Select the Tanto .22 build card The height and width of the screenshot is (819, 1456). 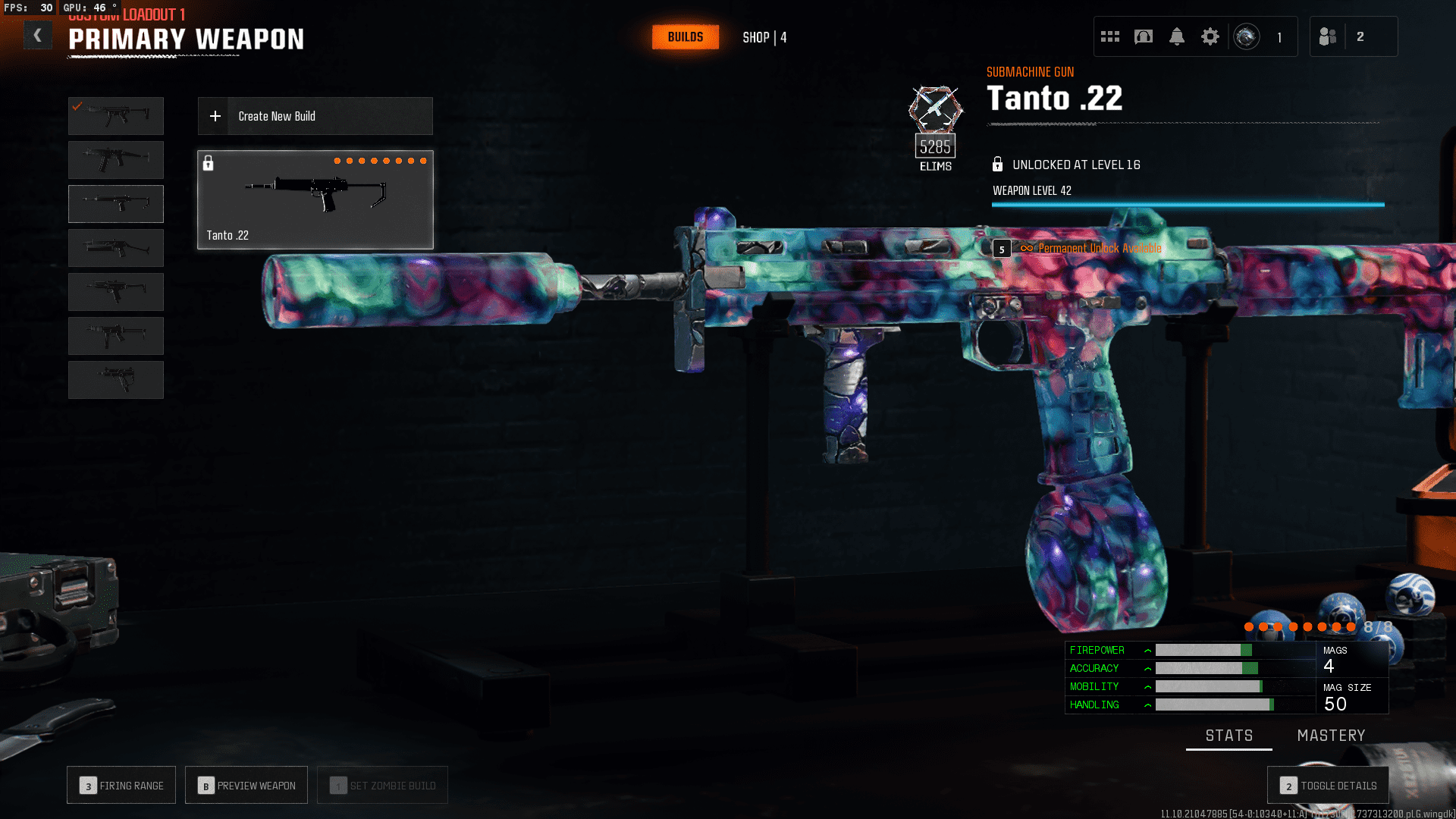click(315, 199)
